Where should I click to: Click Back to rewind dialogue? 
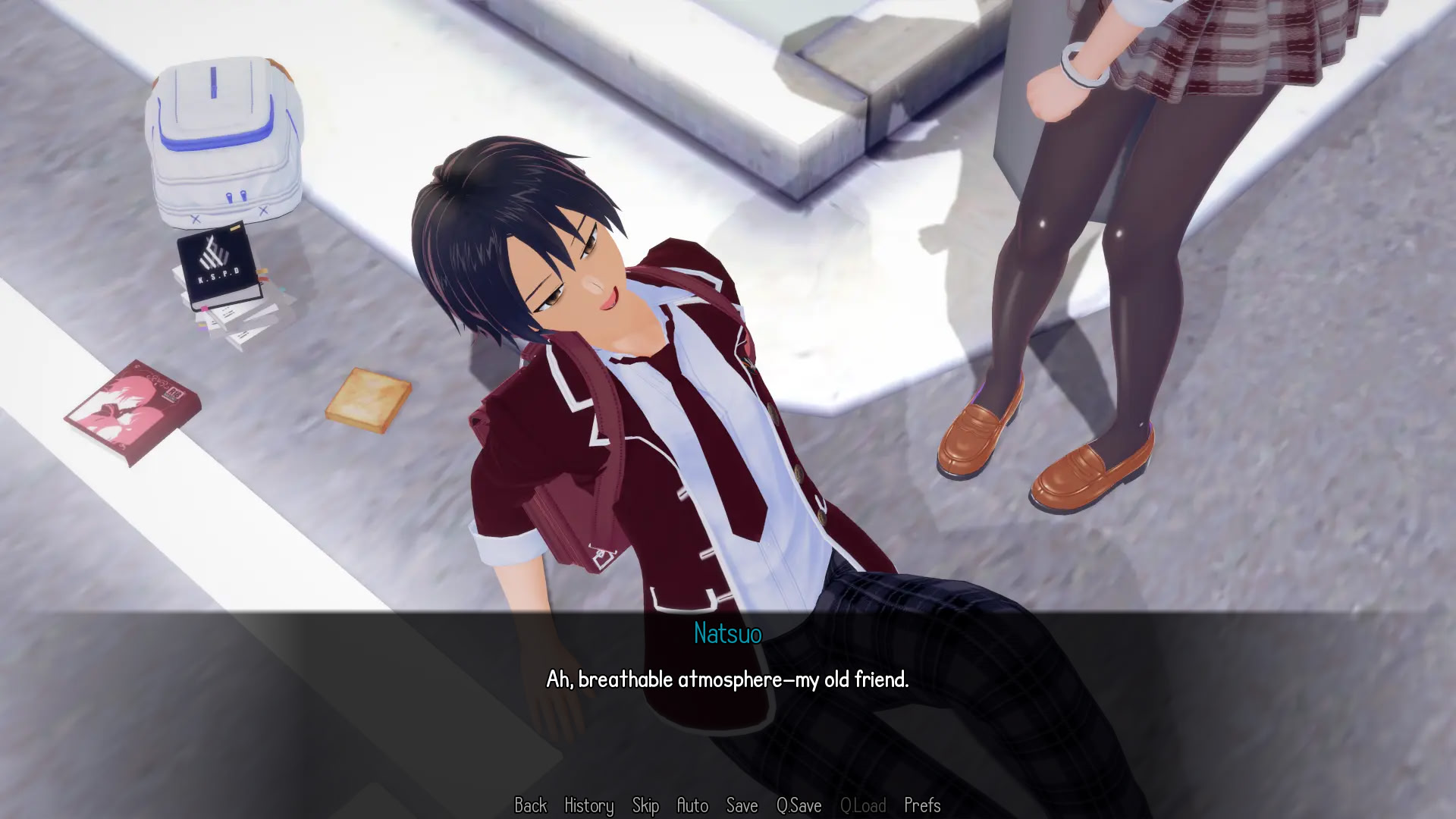tap(531, 806)
